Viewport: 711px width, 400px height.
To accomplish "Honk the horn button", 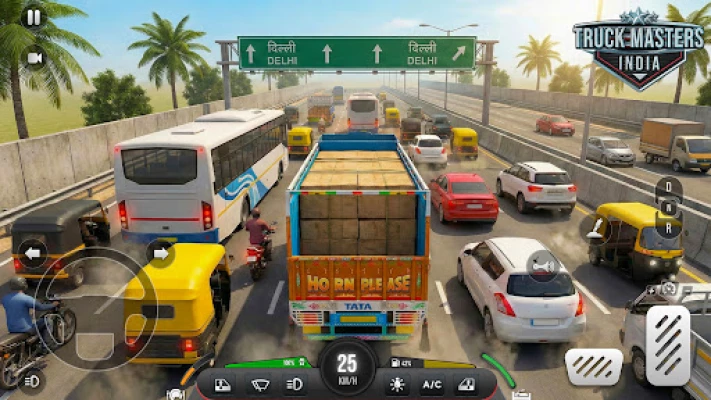I will tap(543, 266).
